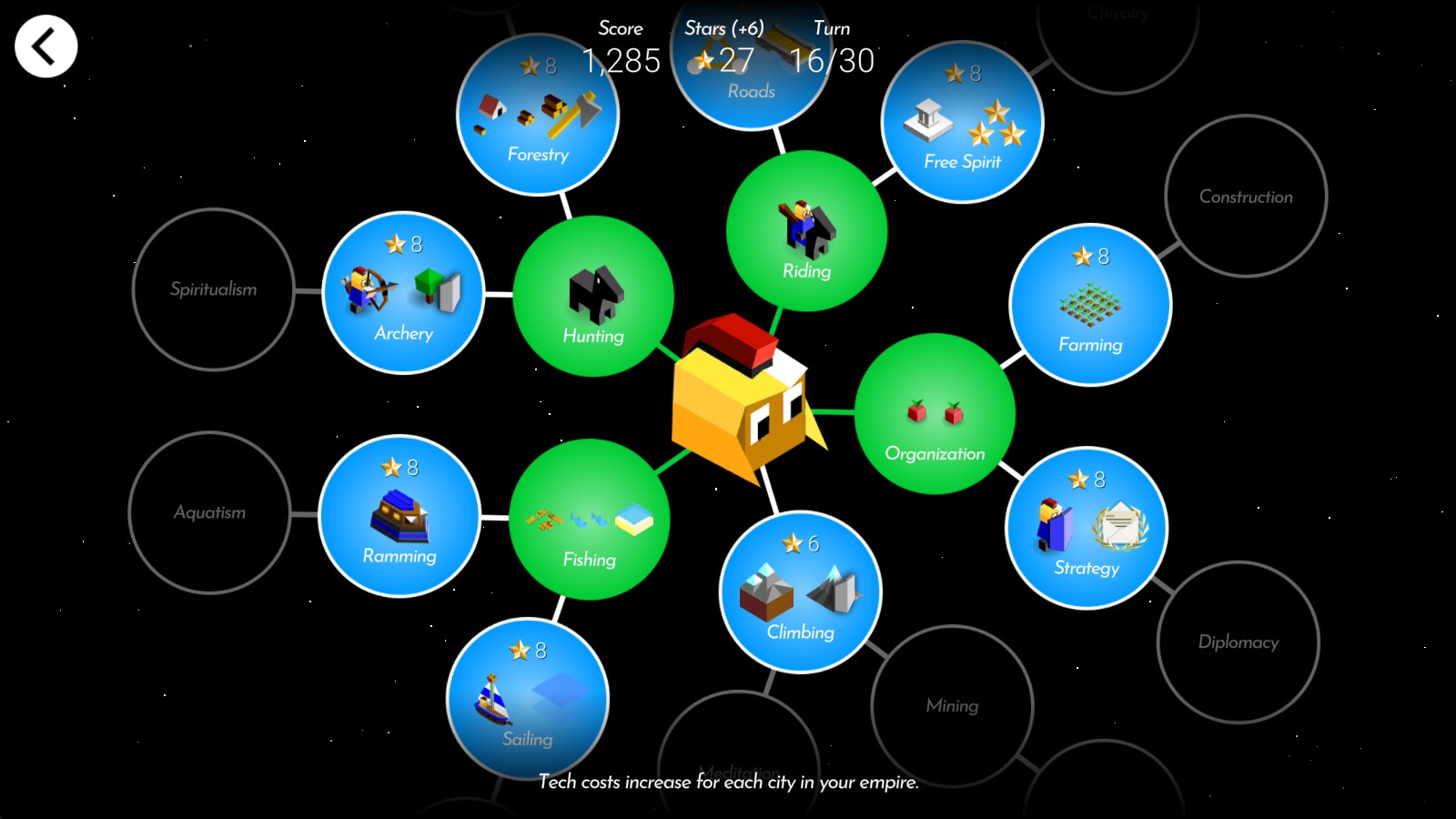
Task: Research the Forestry technology
Action: pyautogui.click(x=537, y=115)
